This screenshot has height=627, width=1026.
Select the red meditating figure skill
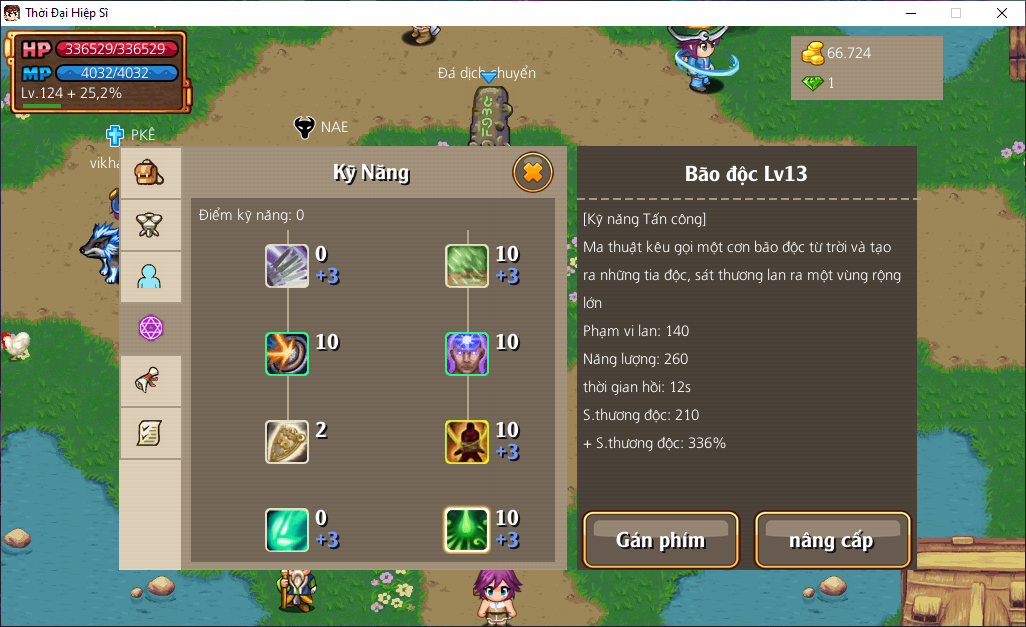pyautogui.click(x=467, y=442)
